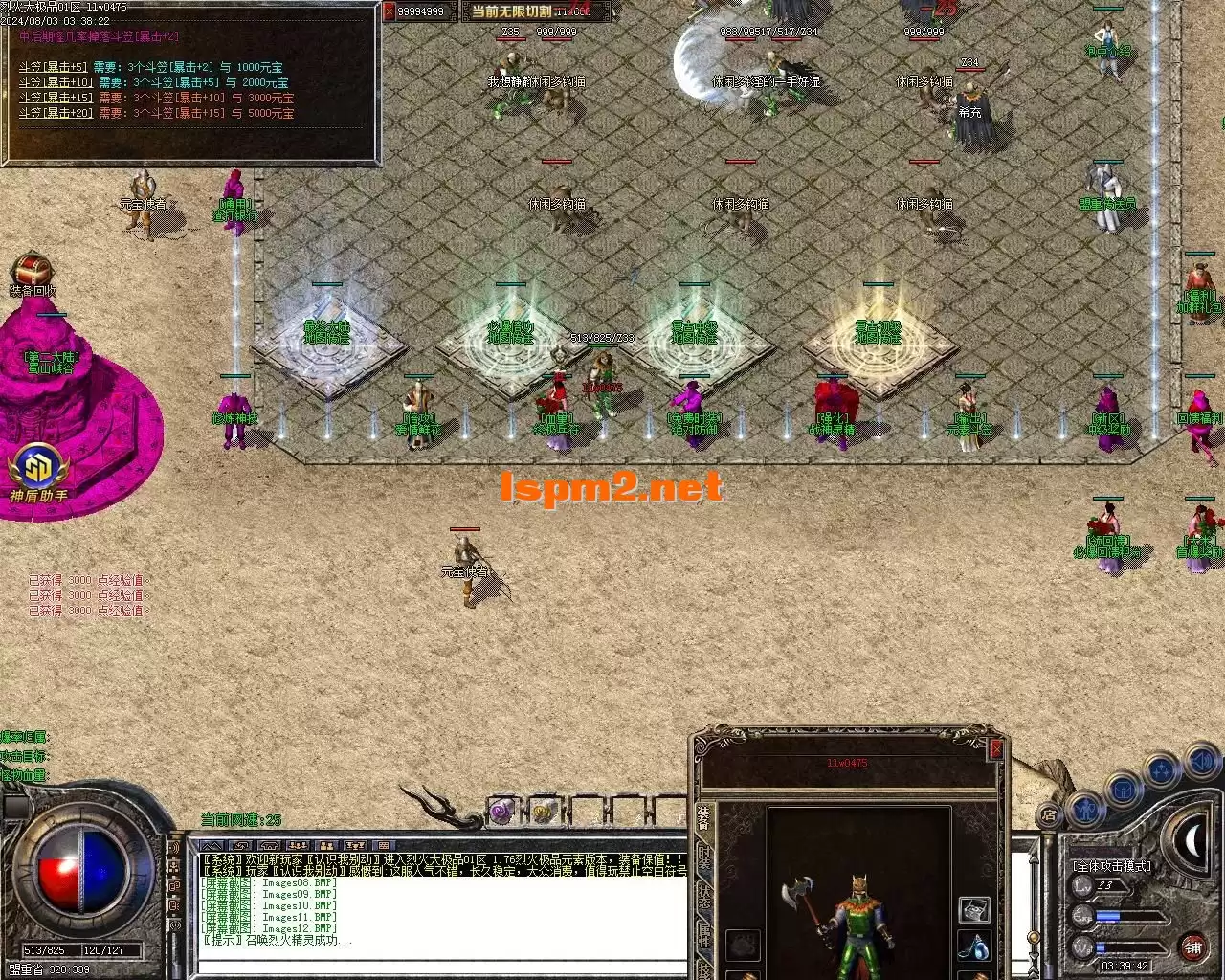The height and width of the screenshot is (980, 1225).
Task: Open the 店 shop button
Action: coord(1049,815)
